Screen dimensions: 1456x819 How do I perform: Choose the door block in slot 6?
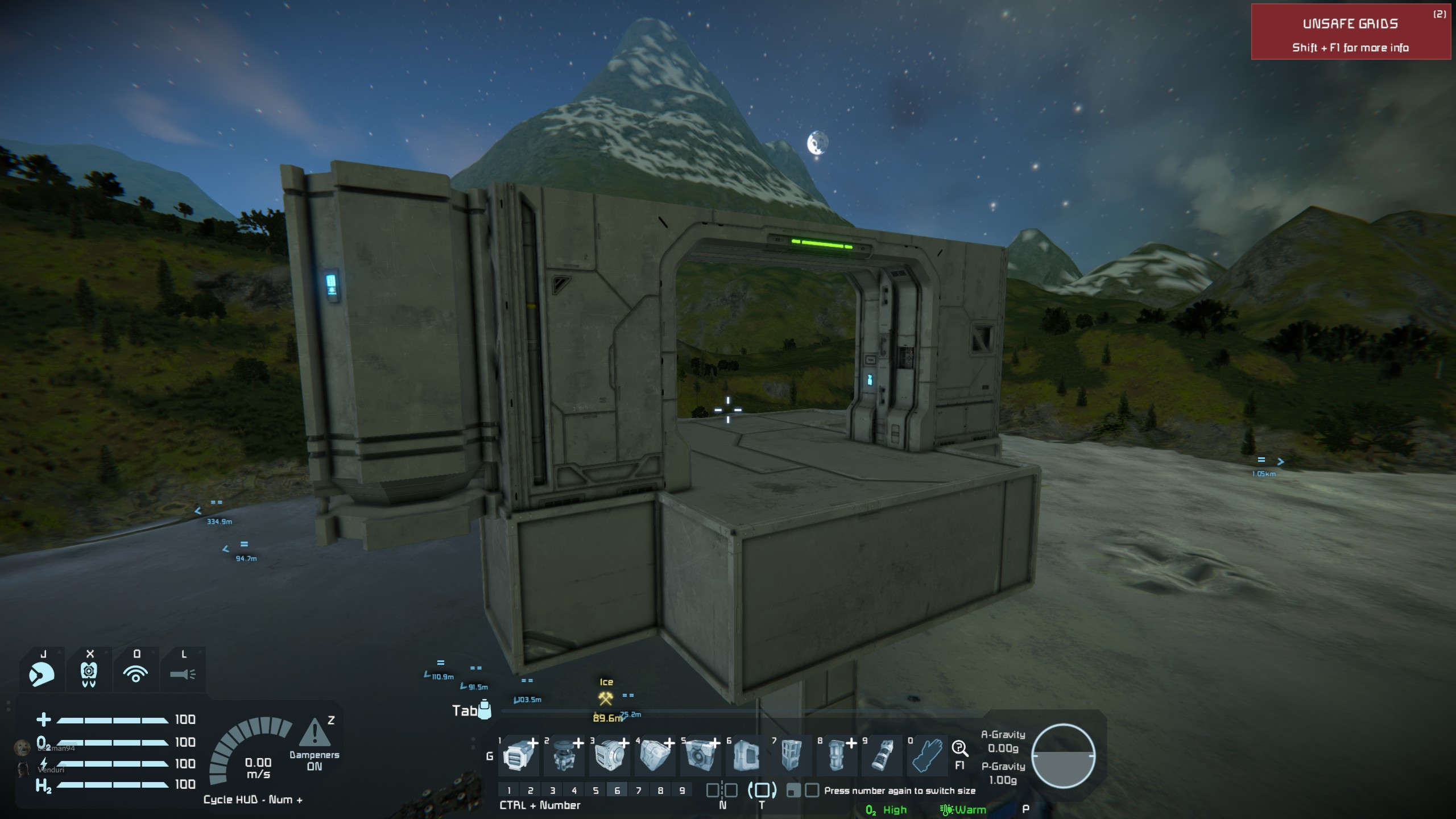[x=746, y=756]
